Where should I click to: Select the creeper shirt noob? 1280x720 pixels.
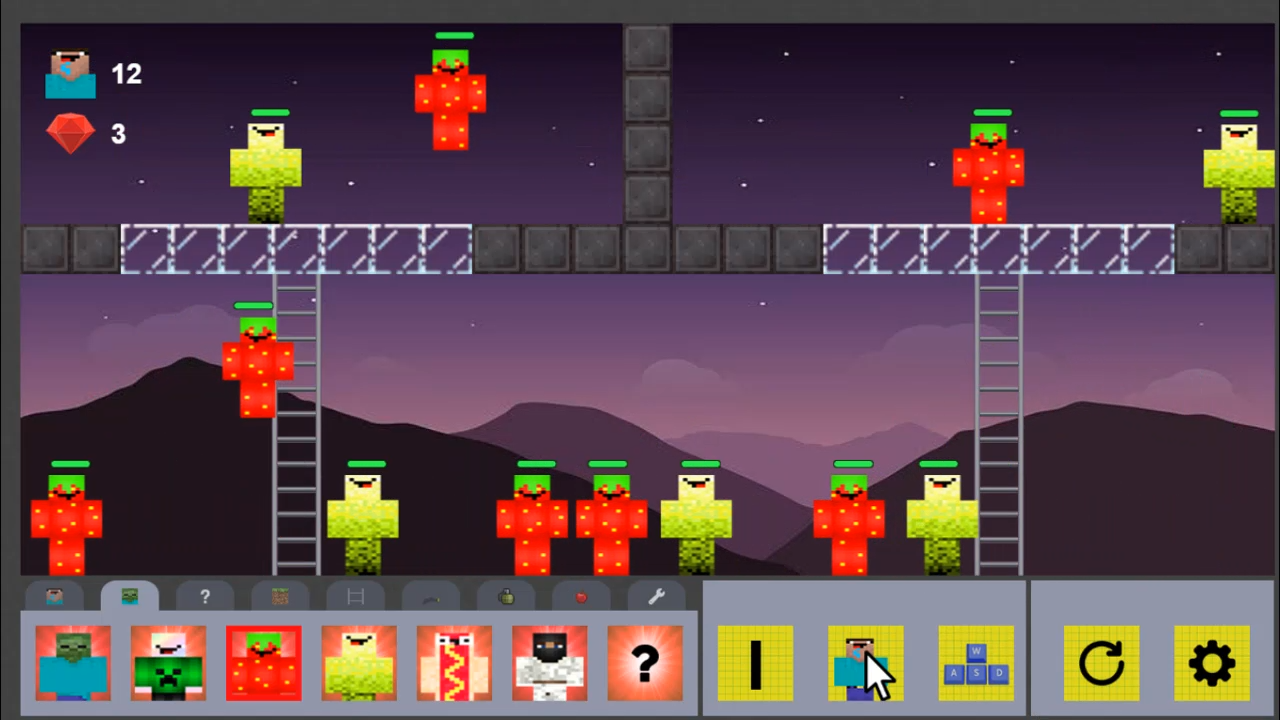168,663
